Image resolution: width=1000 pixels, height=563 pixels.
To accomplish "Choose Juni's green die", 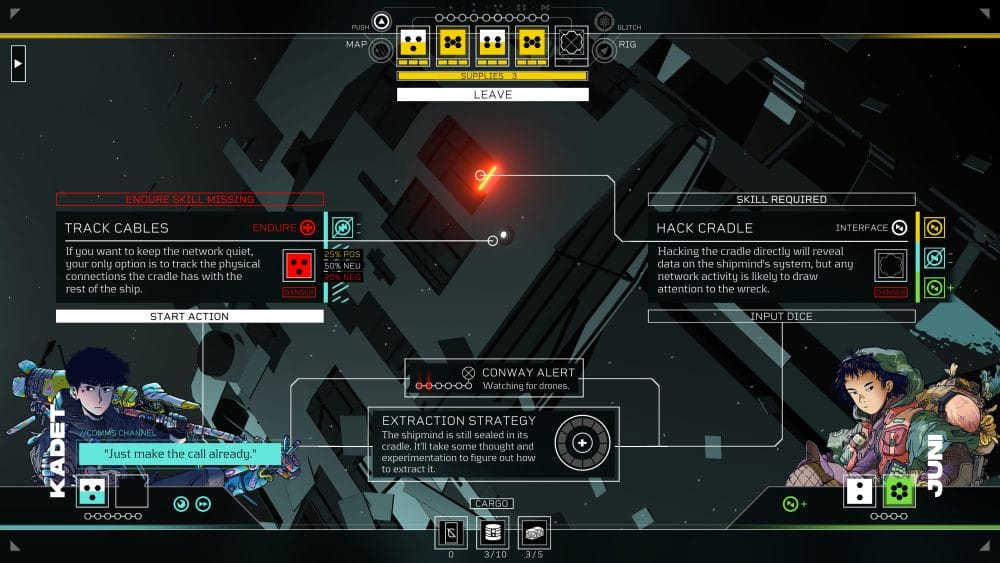I will (899, 491).
